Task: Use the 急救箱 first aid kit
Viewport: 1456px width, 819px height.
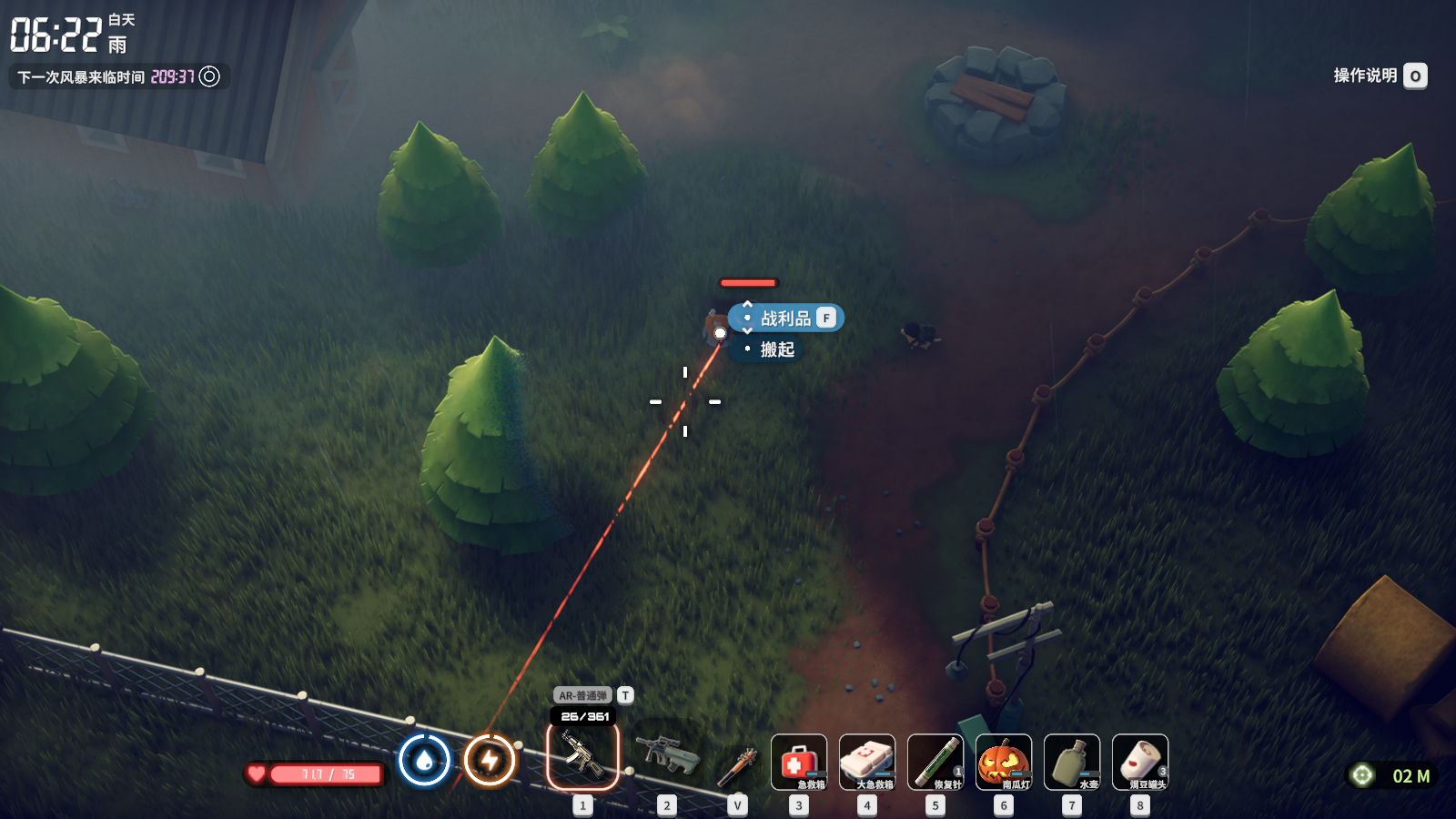Action: coord(799,762)
